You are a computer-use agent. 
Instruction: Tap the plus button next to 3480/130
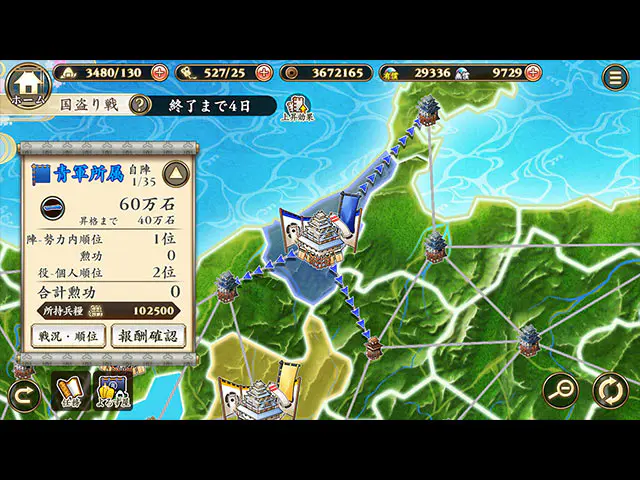(159, 73)
